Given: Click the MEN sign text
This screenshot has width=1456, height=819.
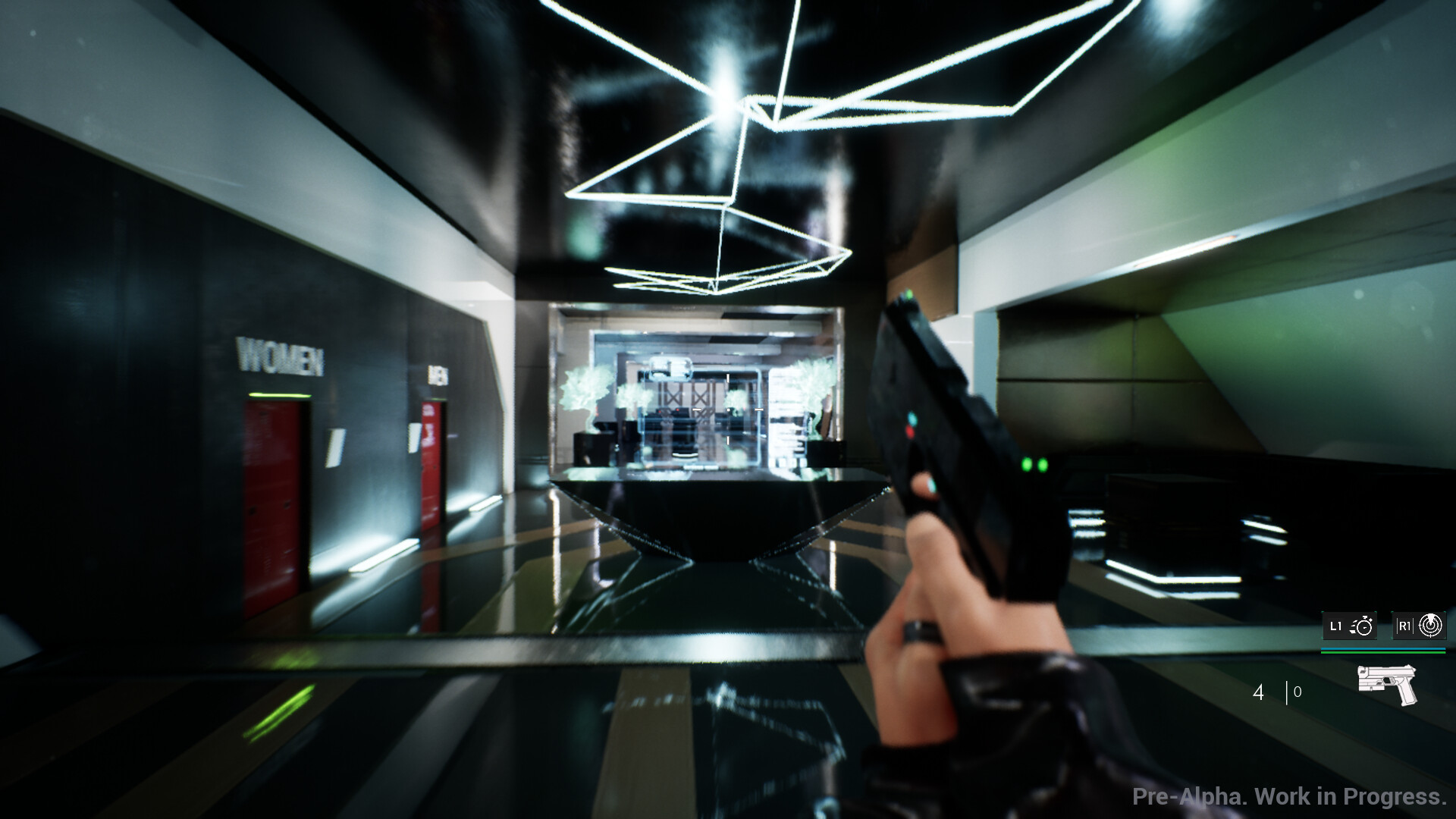Looking at the screenshot, I should 438,373.
